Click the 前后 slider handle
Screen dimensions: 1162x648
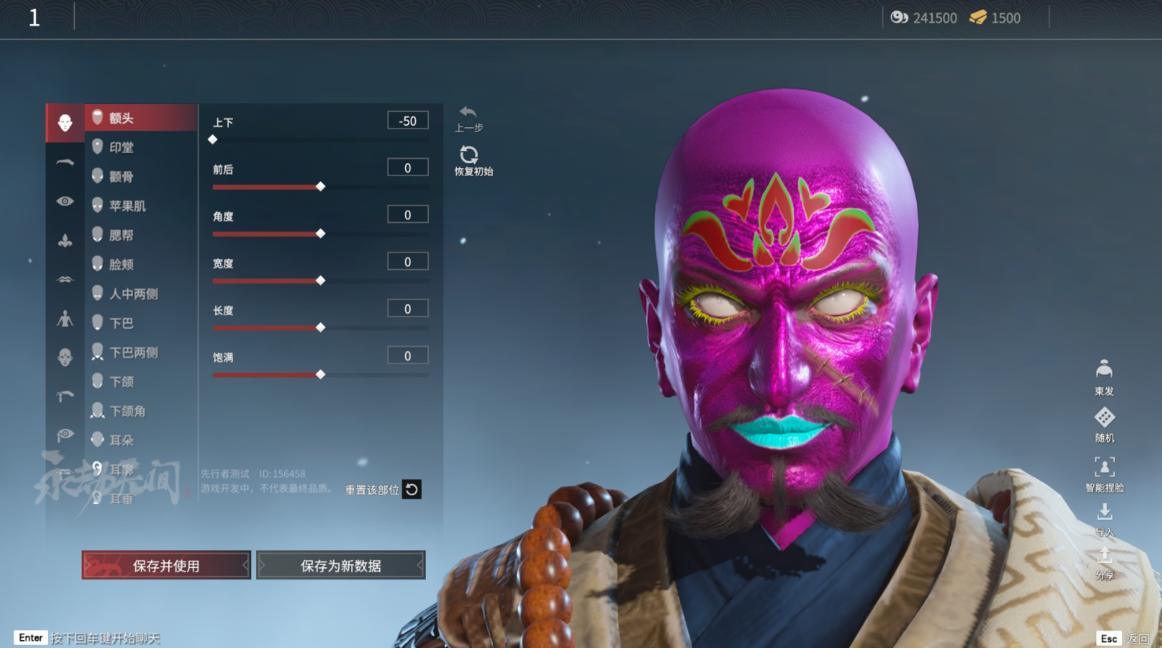320,187
